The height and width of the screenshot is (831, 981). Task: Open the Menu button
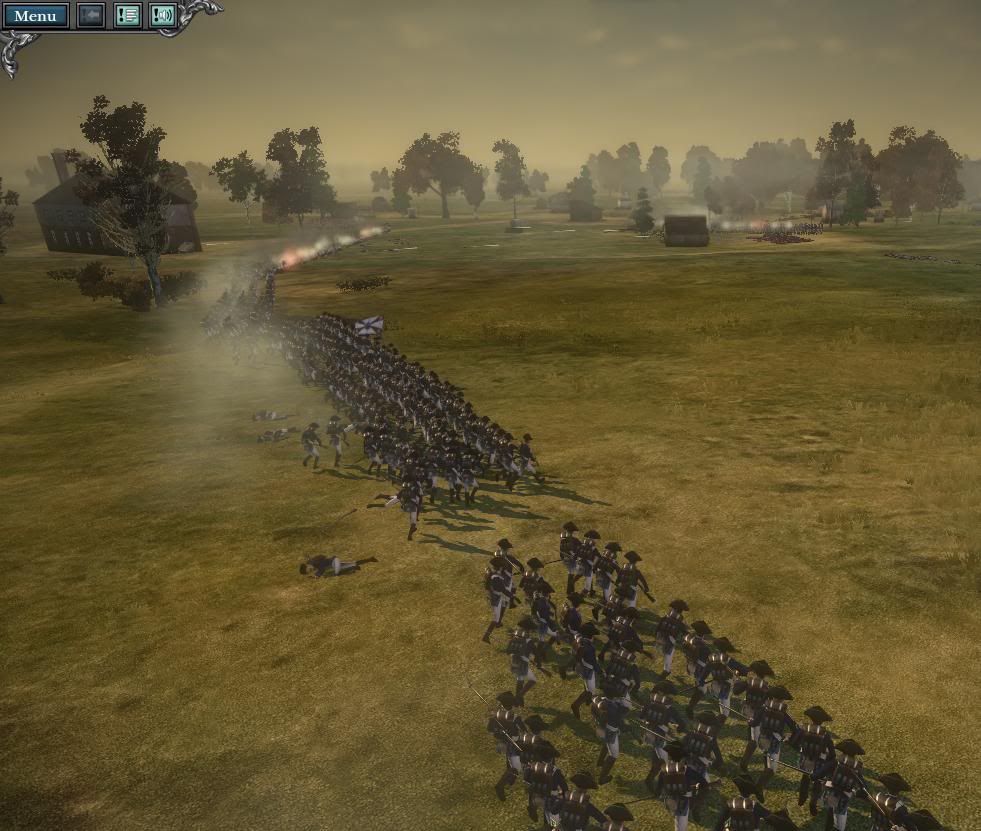[x=36, y=16]
